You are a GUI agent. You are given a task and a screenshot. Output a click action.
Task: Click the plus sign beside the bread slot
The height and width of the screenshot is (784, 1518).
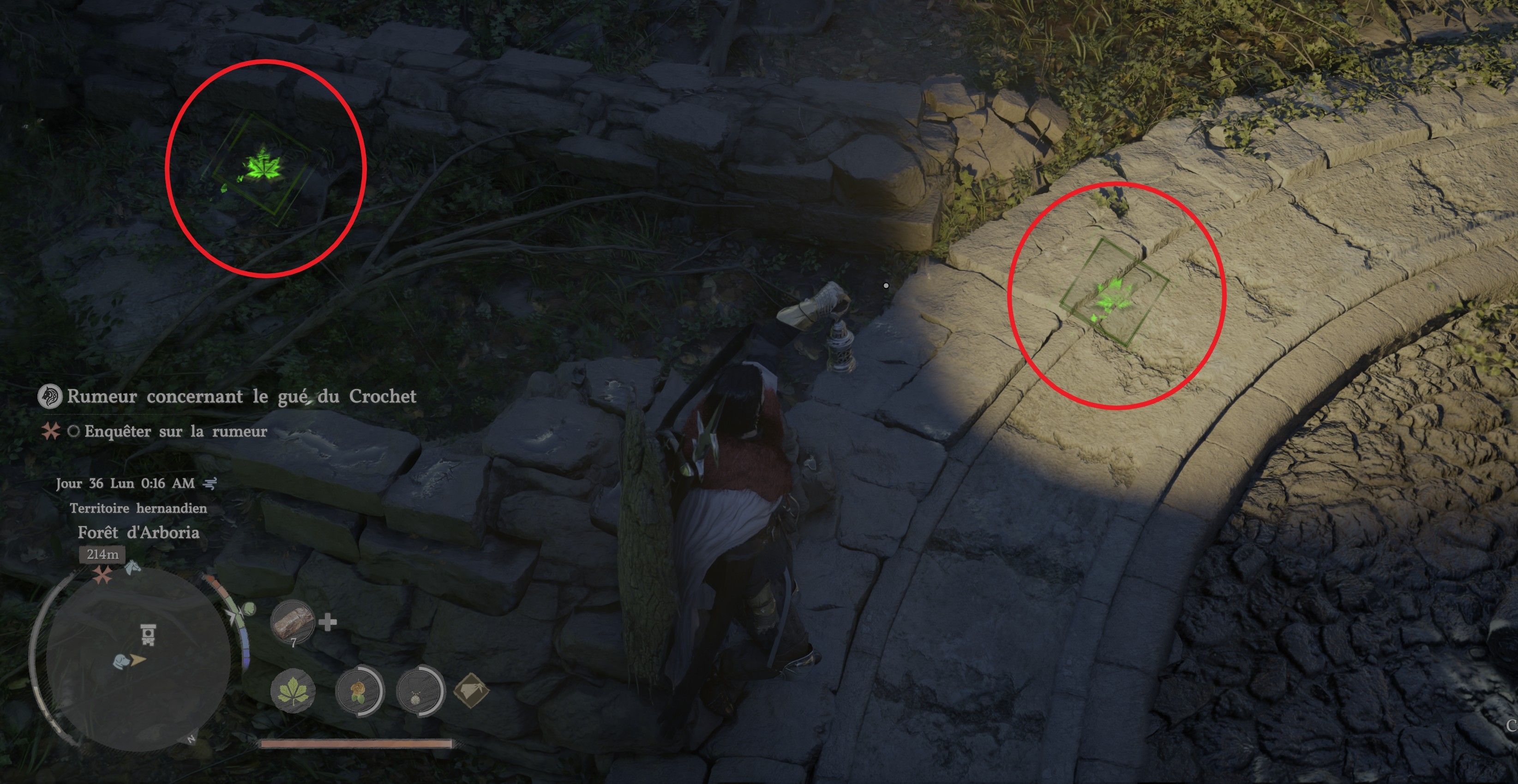[328, 622]
